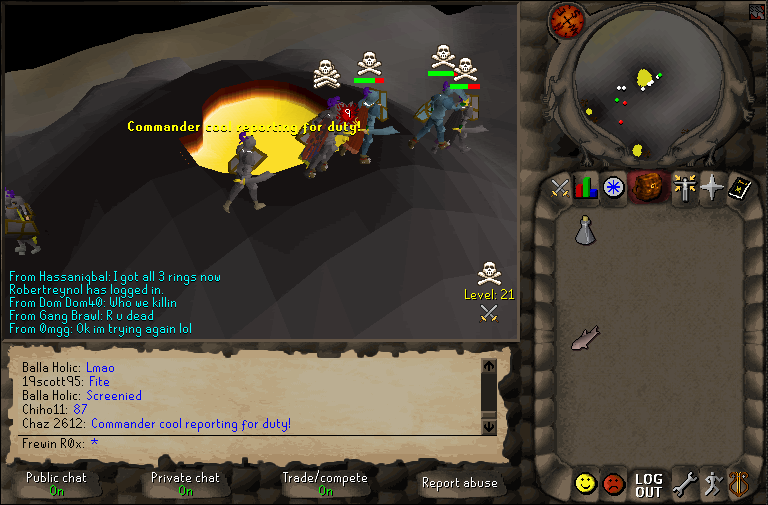The width and height of the screenshot is (768, 505).
Task: Click the LOG OUT button
Action: point(648,486)
